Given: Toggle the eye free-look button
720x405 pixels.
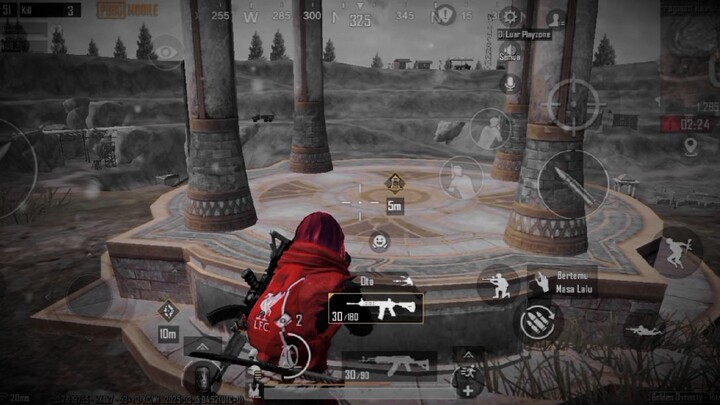Looking at the screenshot, I should pos(167,52).
